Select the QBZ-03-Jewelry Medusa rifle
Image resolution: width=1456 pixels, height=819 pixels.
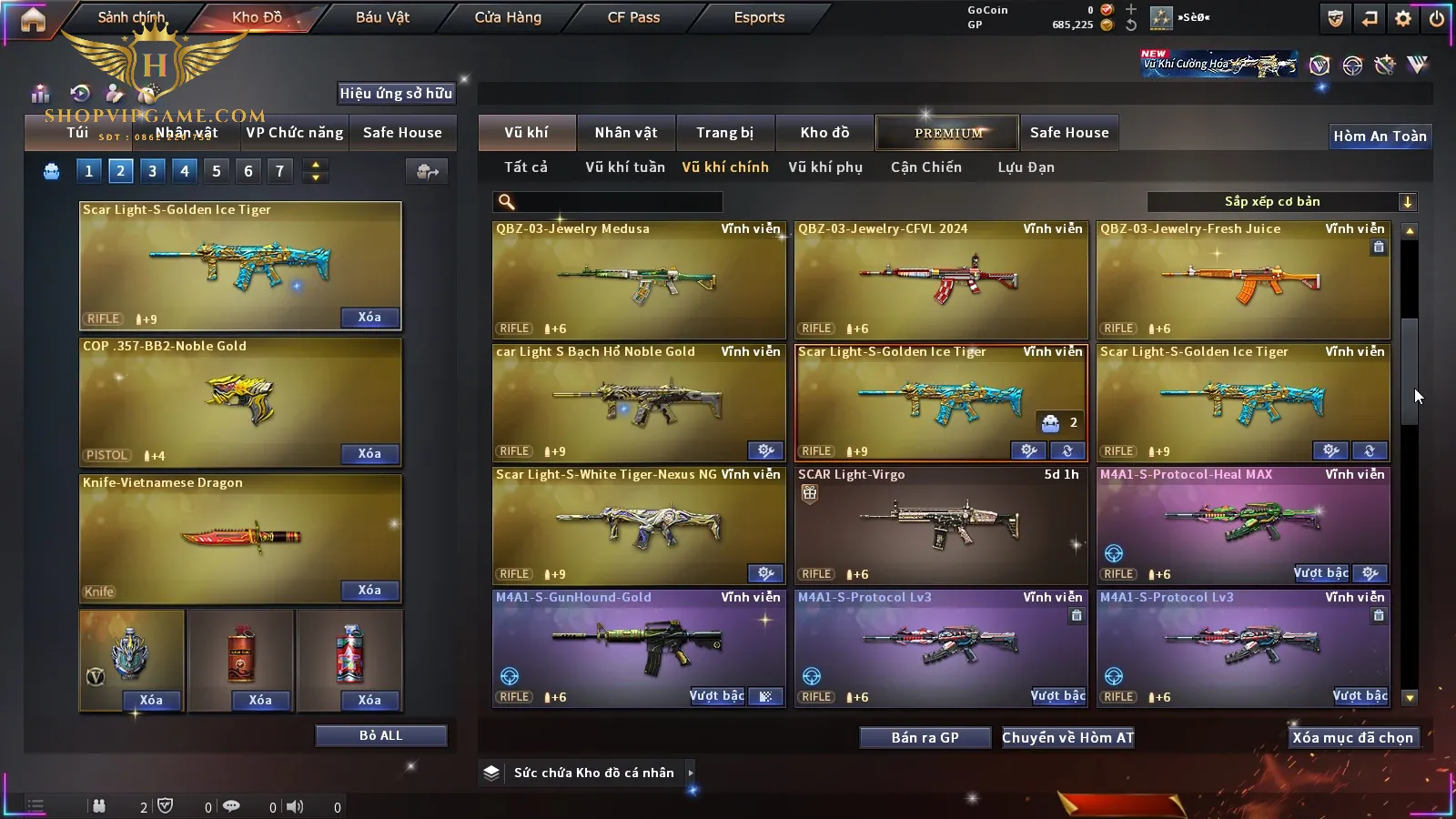coord(638,280)
